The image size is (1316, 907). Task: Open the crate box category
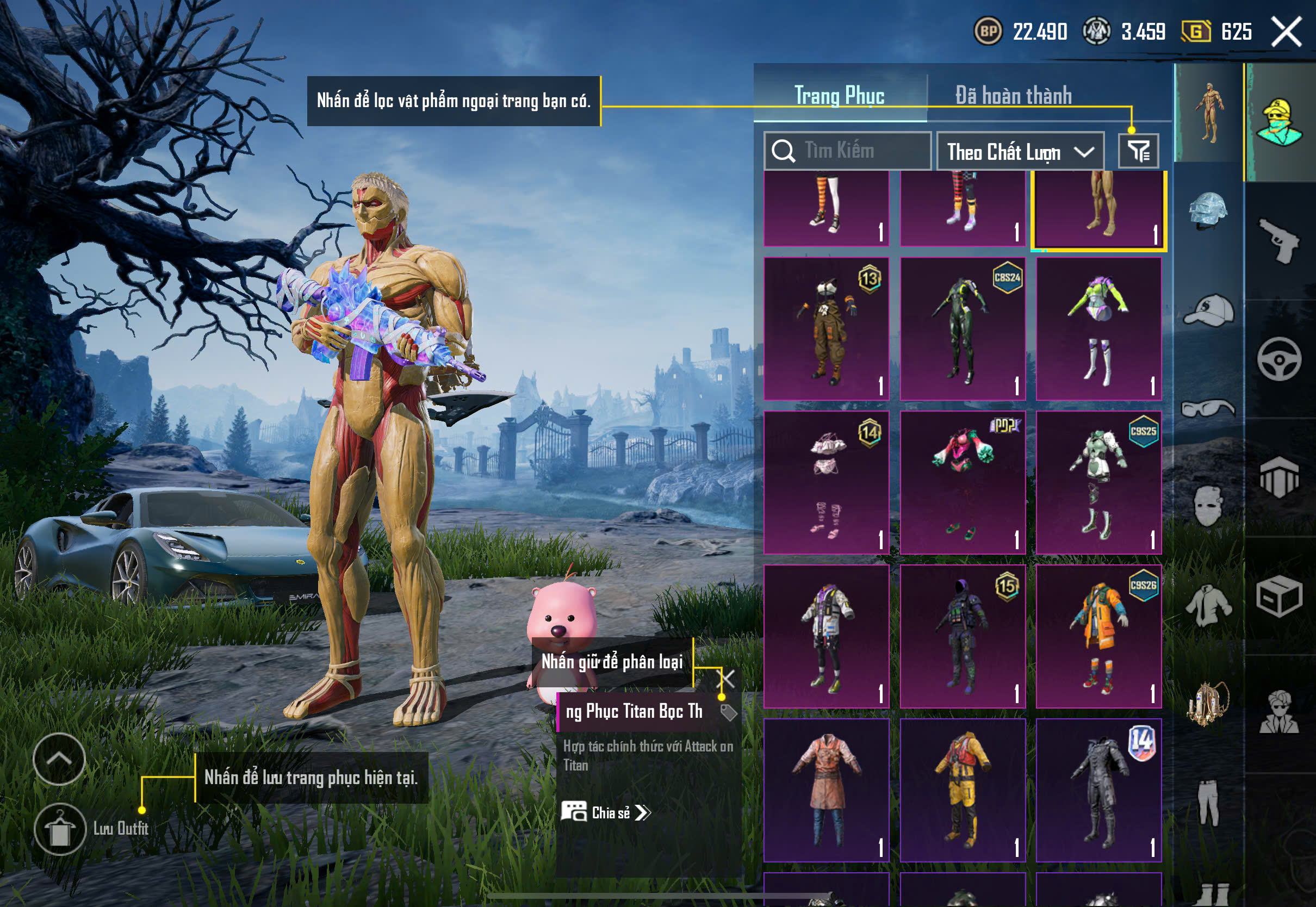click(1280, 595)
